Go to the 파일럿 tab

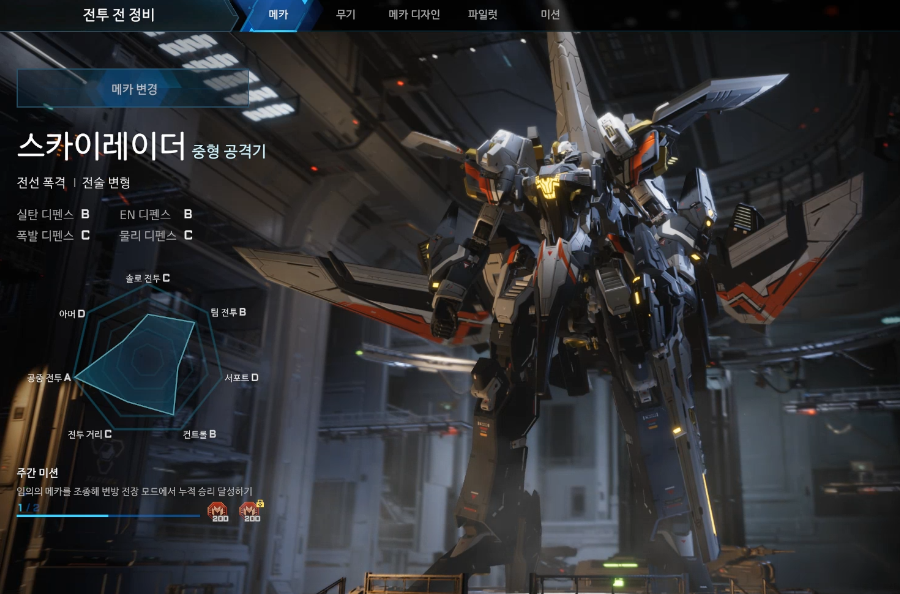click(482, 15)
